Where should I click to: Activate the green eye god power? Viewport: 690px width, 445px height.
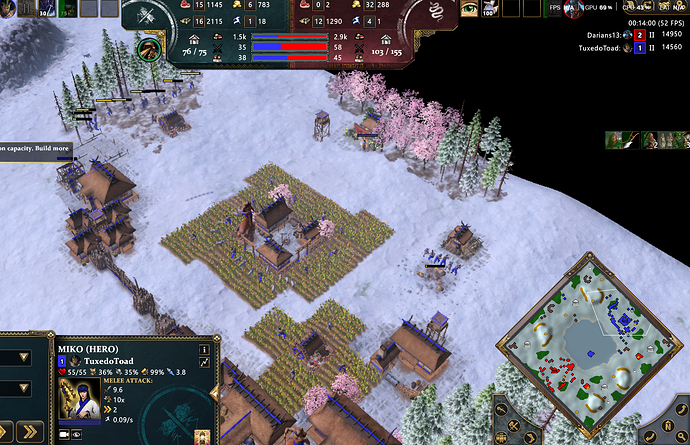tap(469, 10)
